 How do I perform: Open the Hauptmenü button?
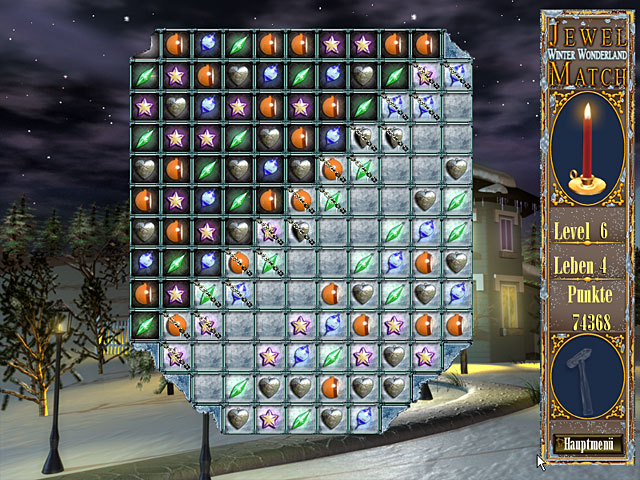point(587,443)
